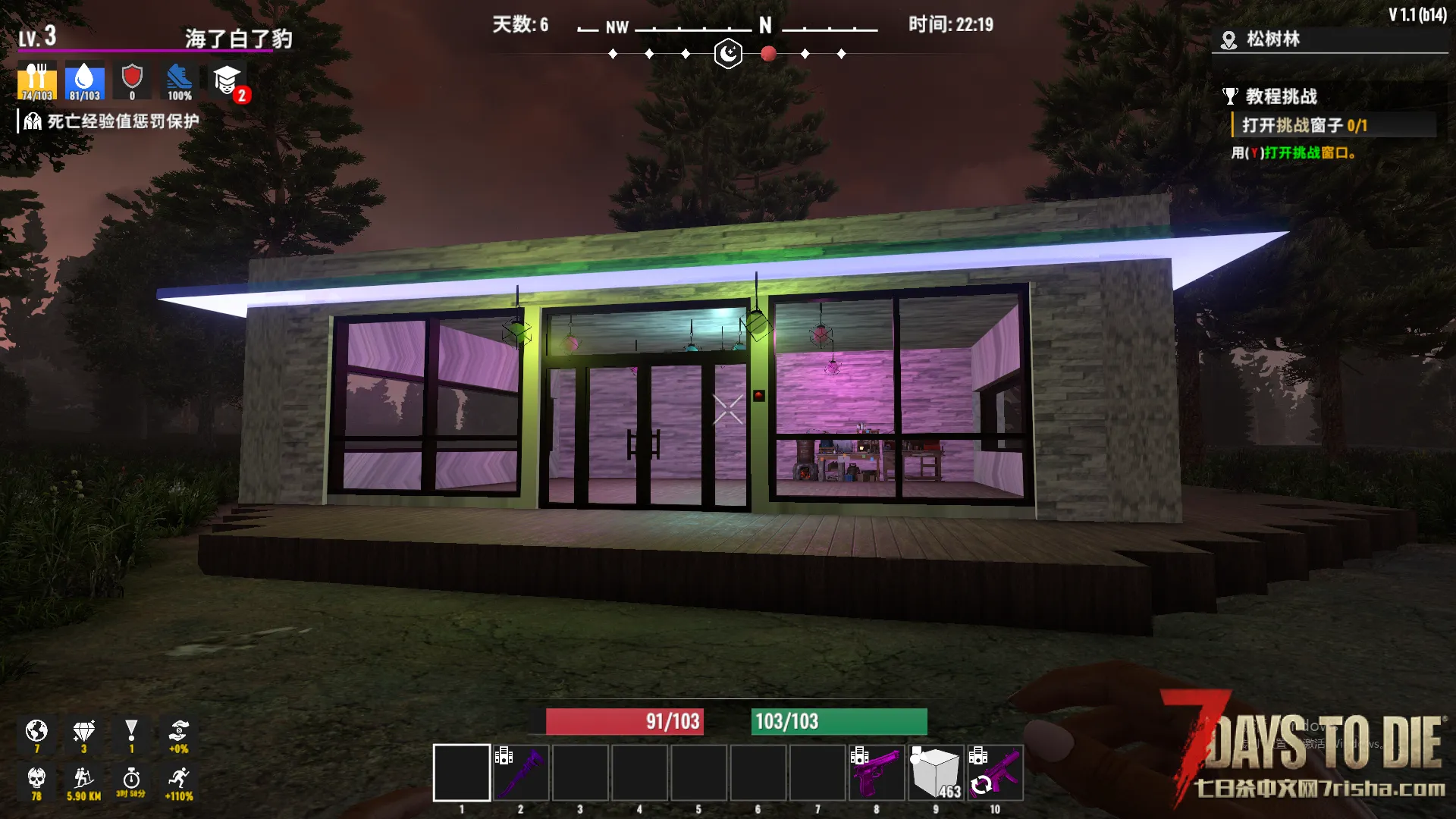Click the diamond loot stage icon
Viewport: 1456px width, 819px height.
[83, 733]
